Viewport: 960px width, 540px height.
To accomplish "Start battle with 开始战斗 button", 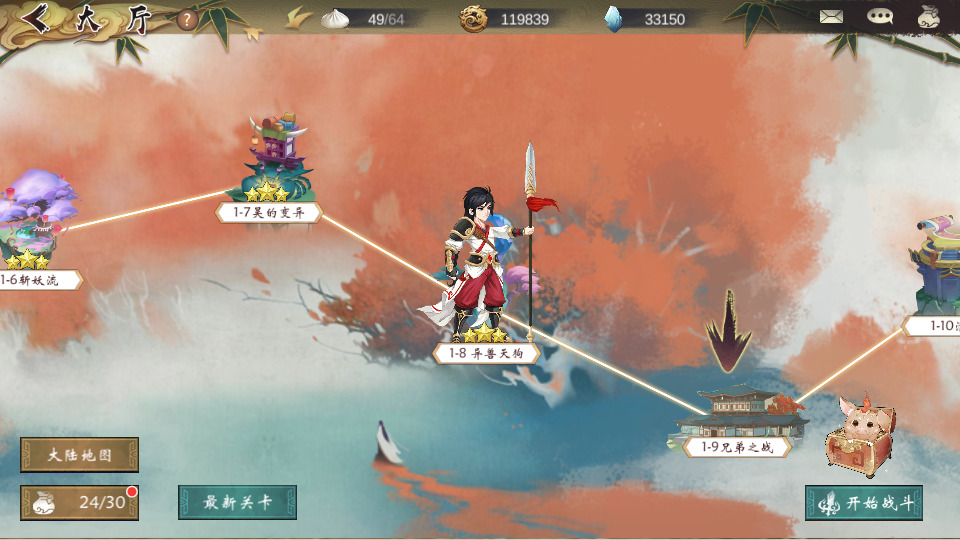I will tap(863, 502).
